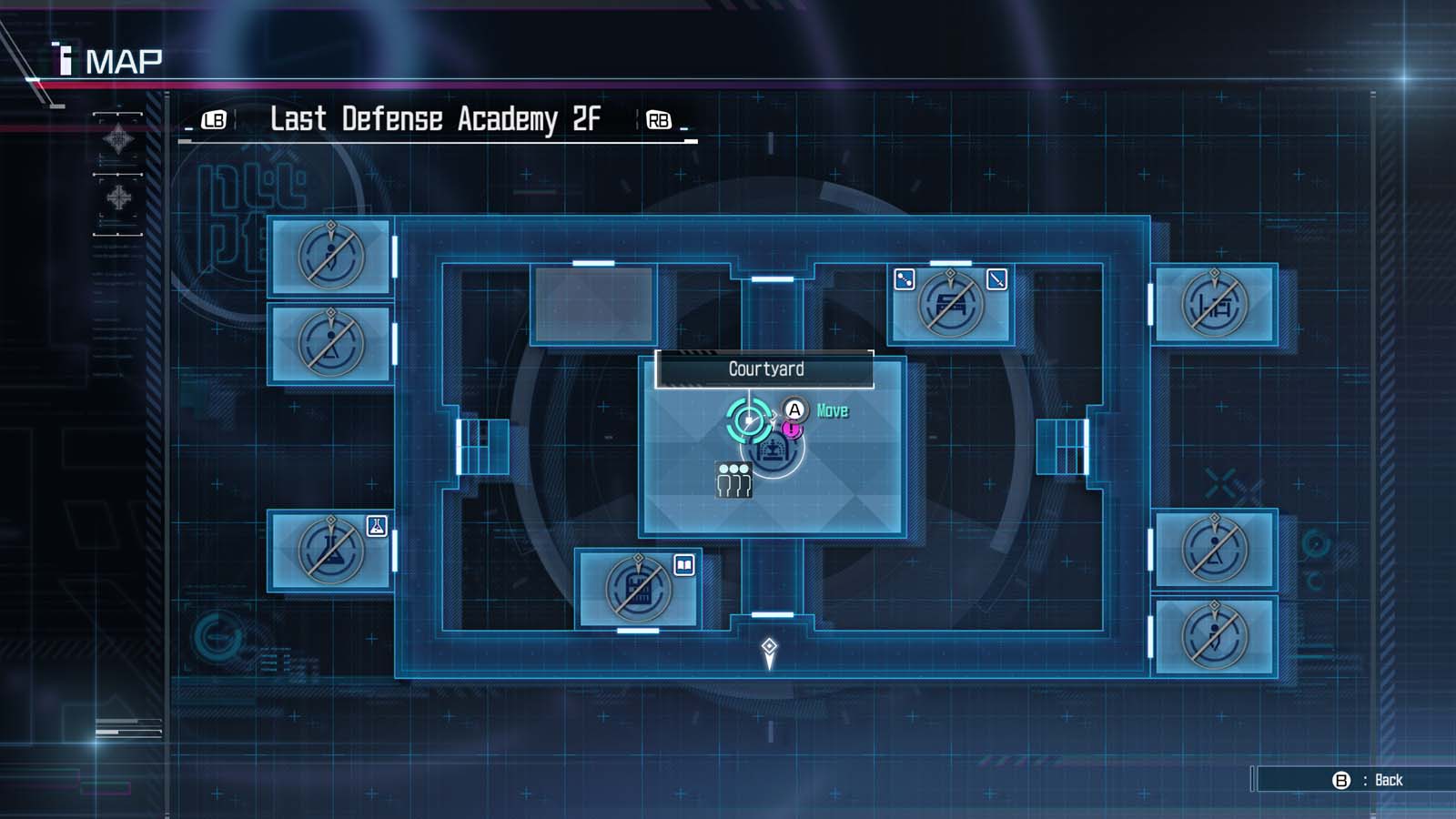This screenshot has height=819, width=1456.
Task: Click the Courtyard name tooltip
Action: (x=765, y=369)
